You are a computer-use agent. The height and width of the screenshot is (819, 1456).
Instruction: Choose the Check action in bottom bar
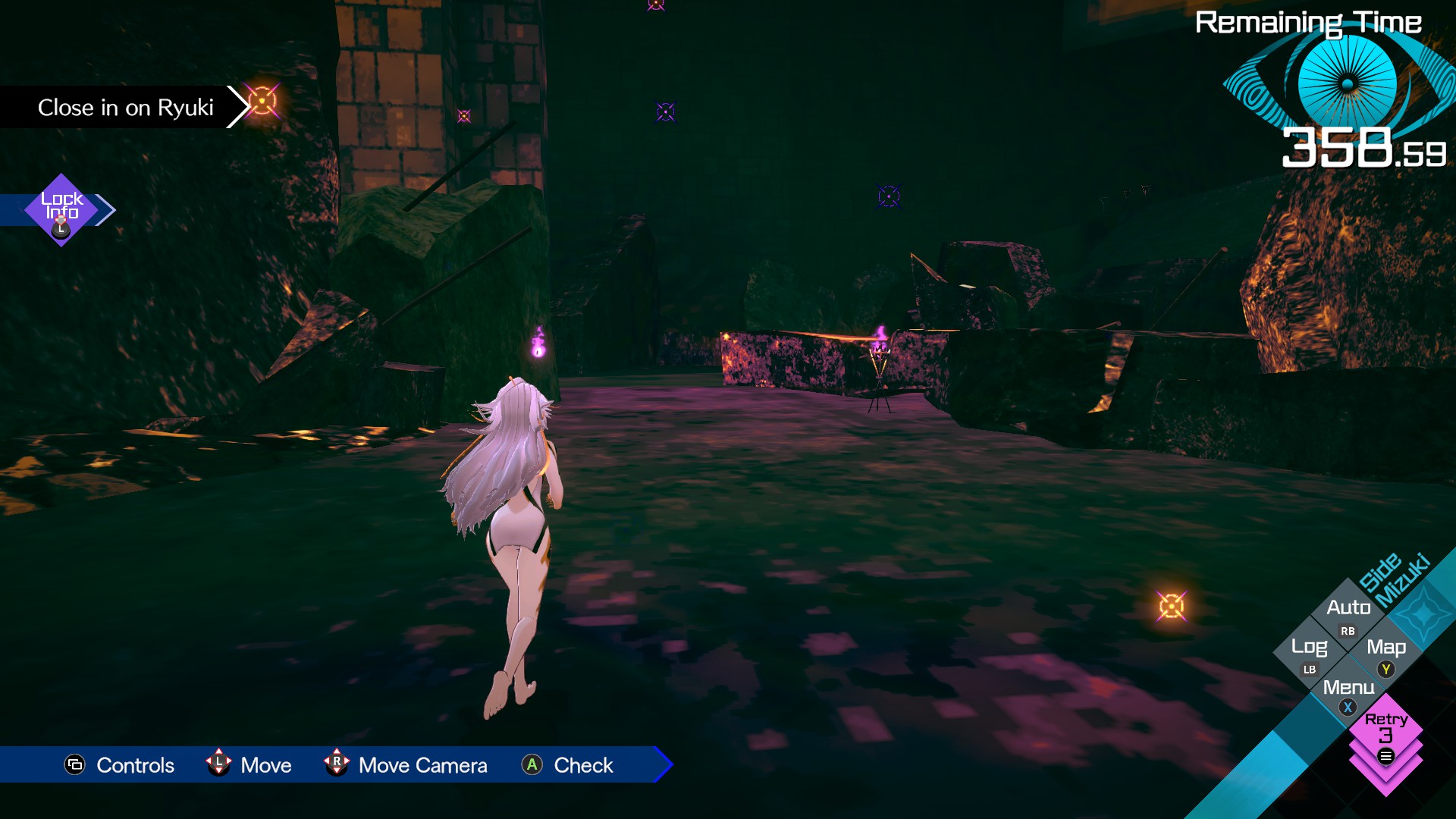[x=567, y=765]
